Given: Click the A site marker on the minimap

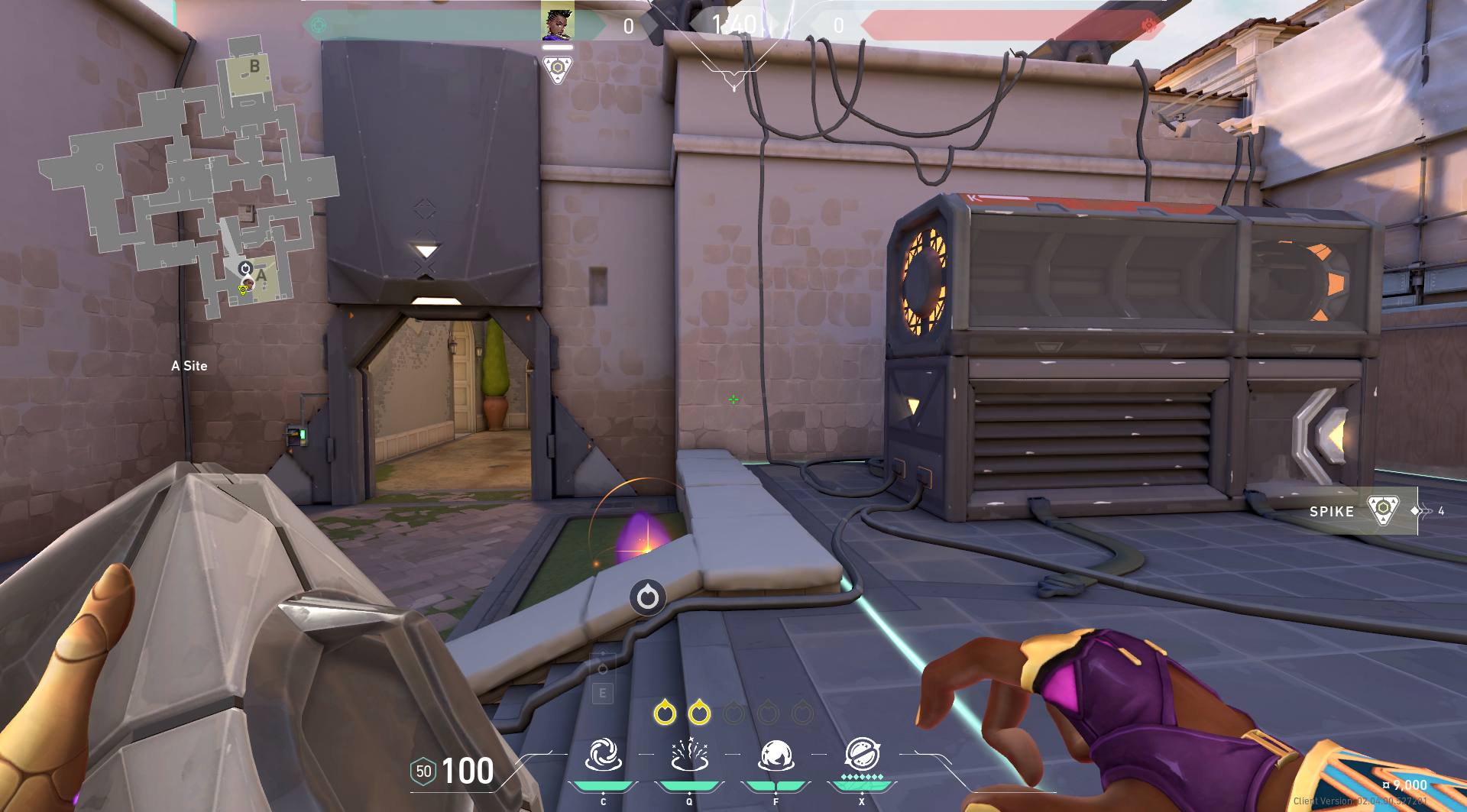Looking at the screenshot, I should [261, 276].
